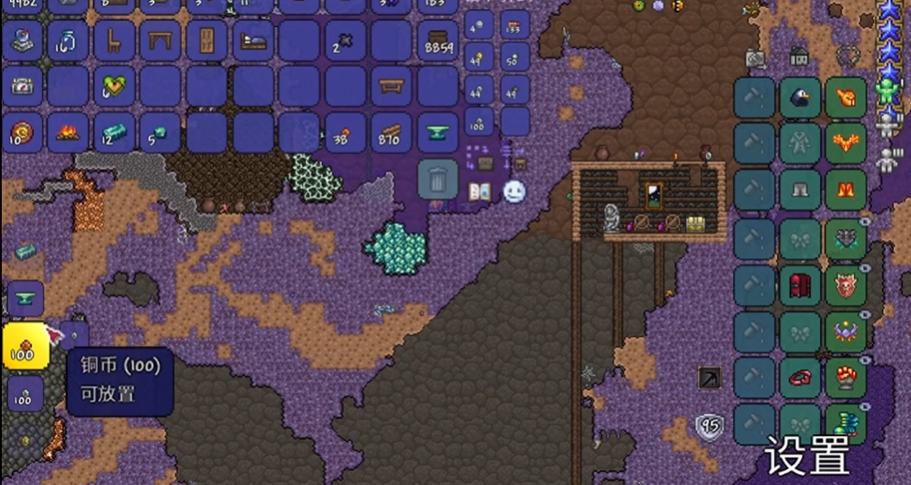Select the red chestplate vanity slot

[x=800, y=285]
